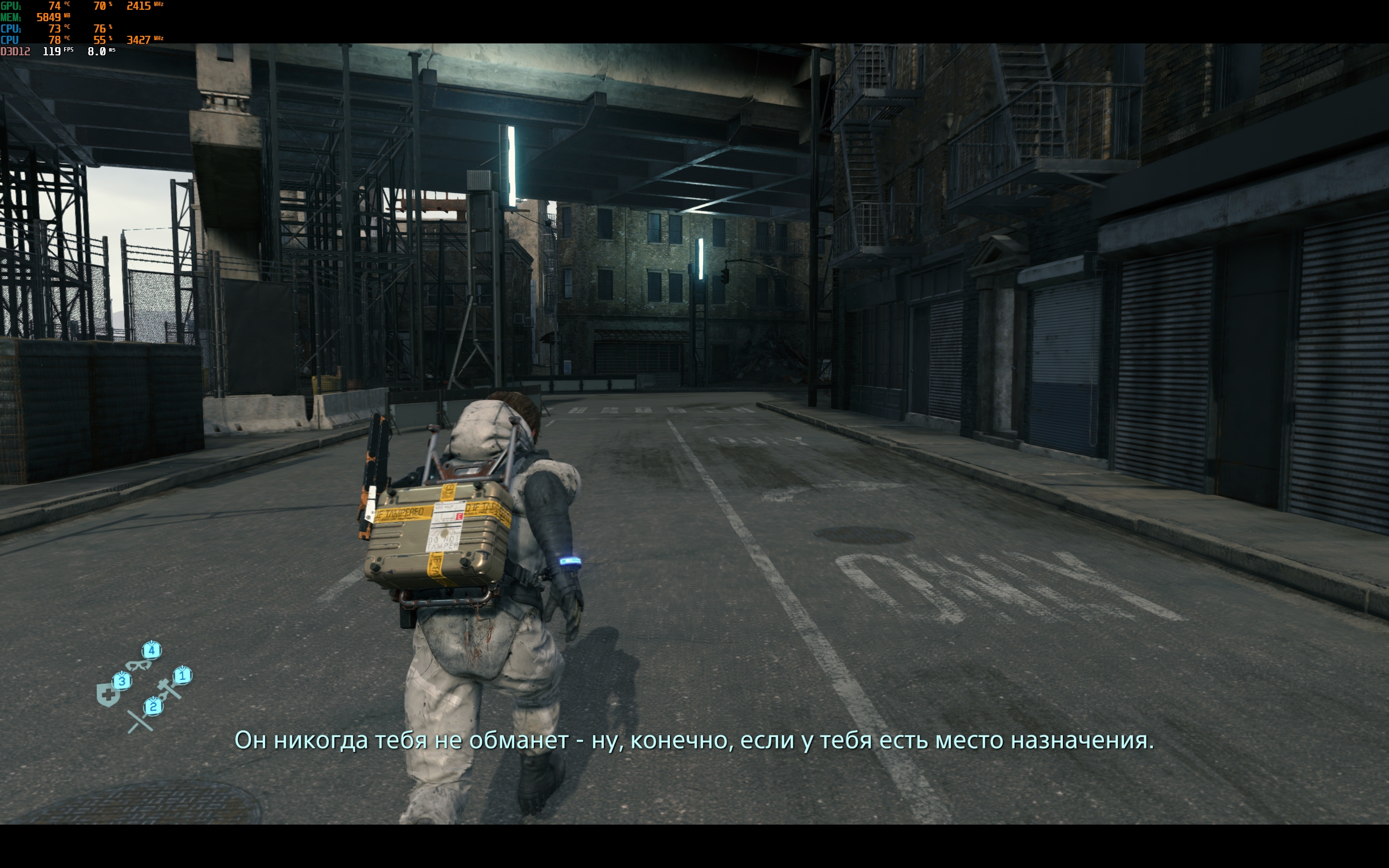This screenshot has width=1389, height=868.
Task: Choose the medical shield cross icon
Action: [x=108, y=695]
